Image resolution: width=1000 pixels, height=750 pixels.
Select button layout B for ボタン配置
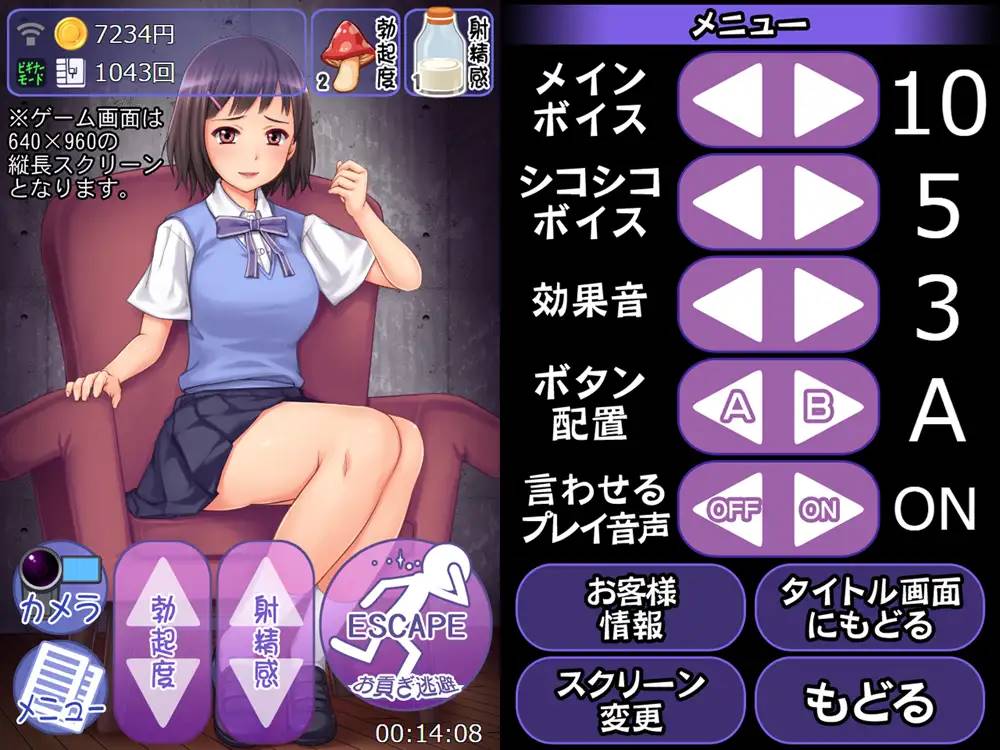click(826, 406)
